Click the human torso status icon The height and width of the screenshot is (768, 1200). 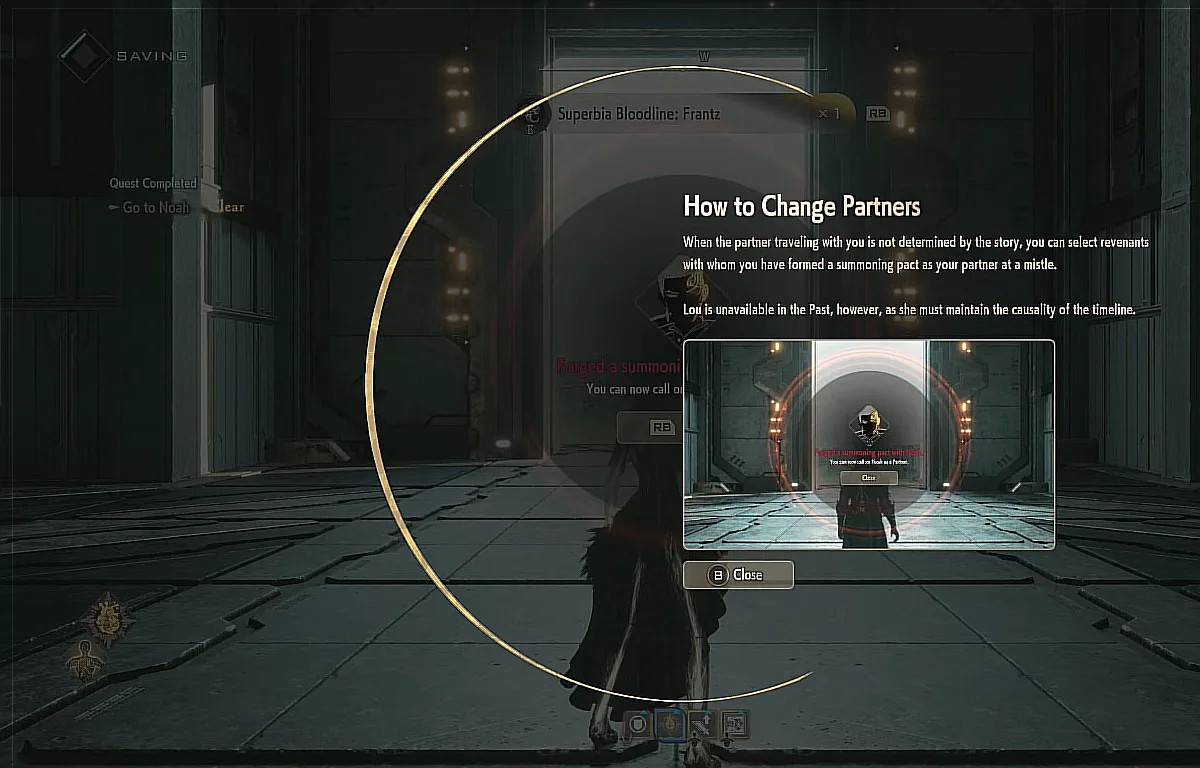pos(83,659)
